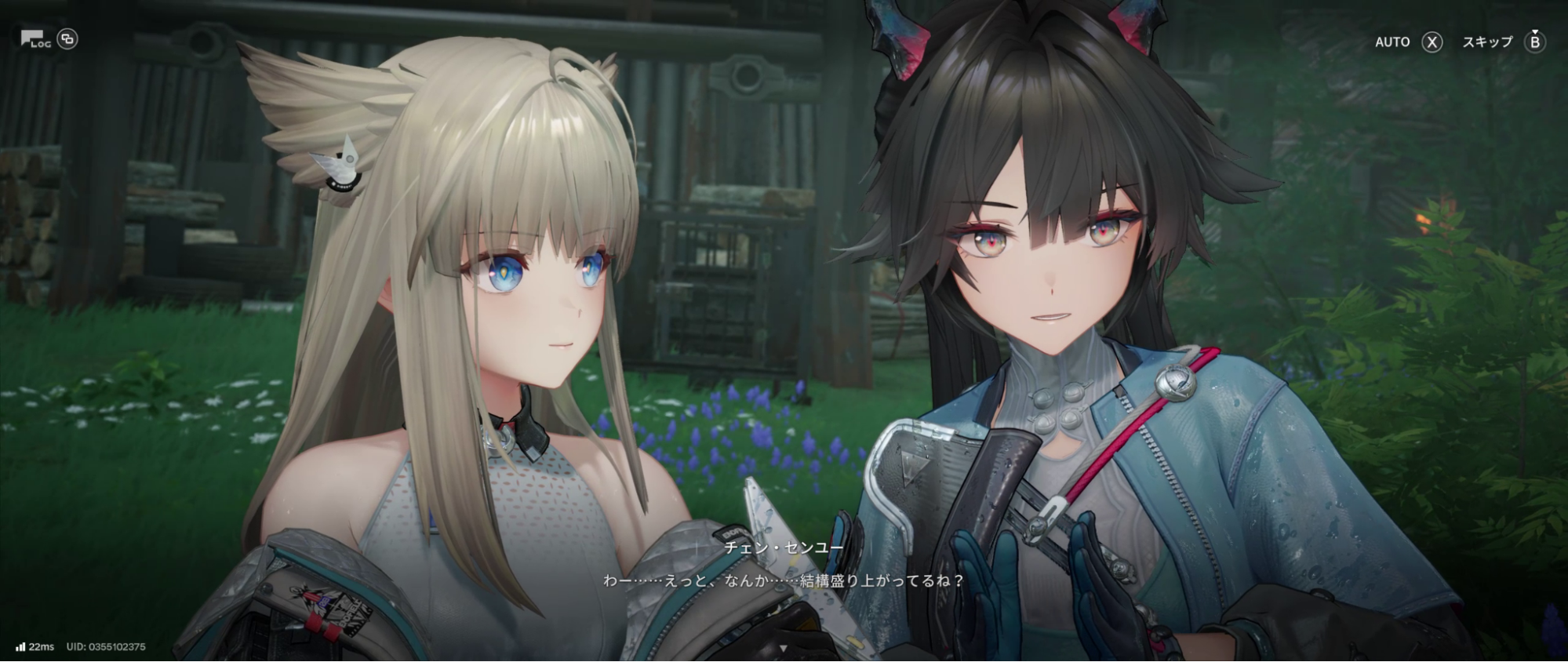Click the network signal bars indicator
Viewport: 1568px width, 662px height.
(19, 646)
